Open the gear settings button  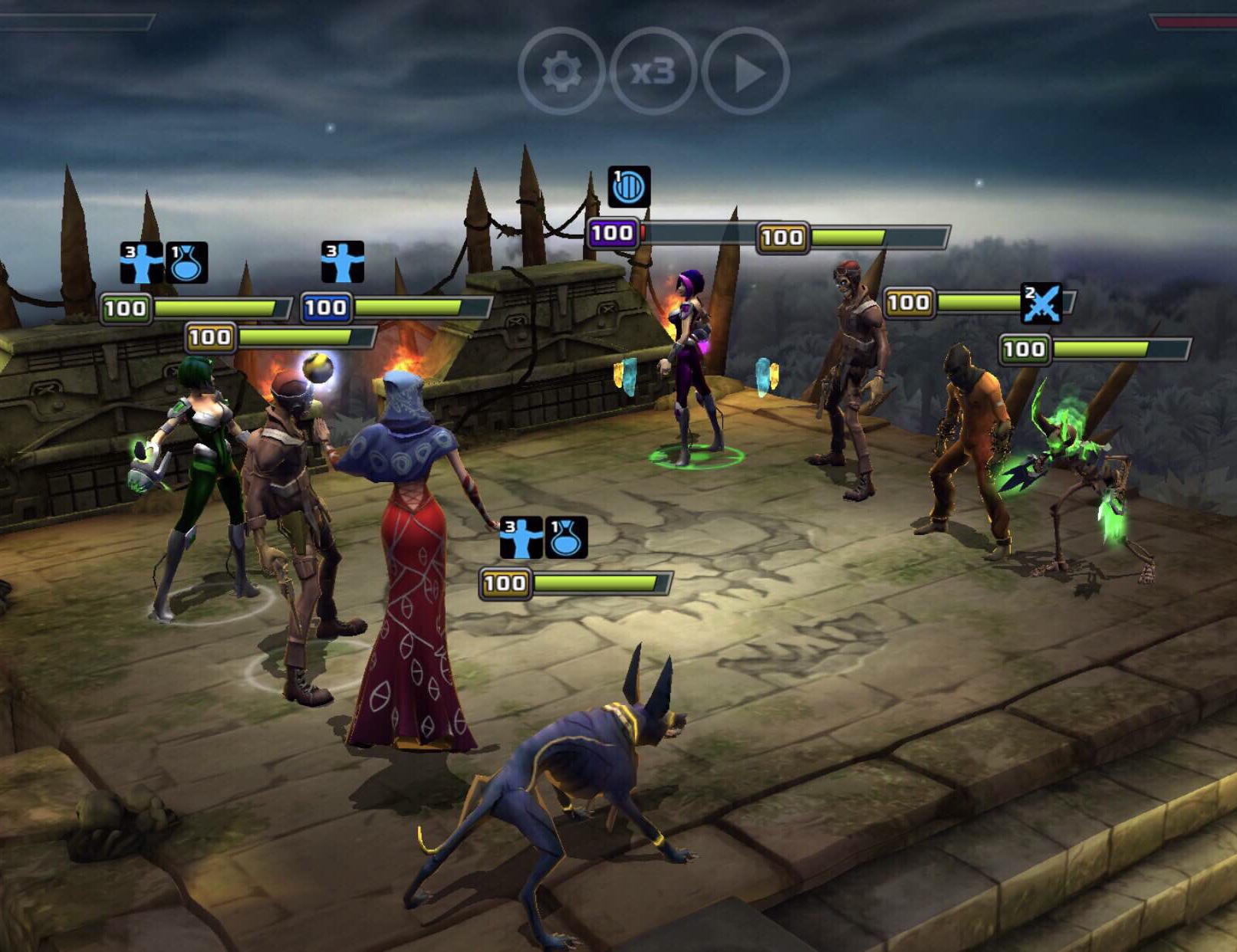[561, 72]
